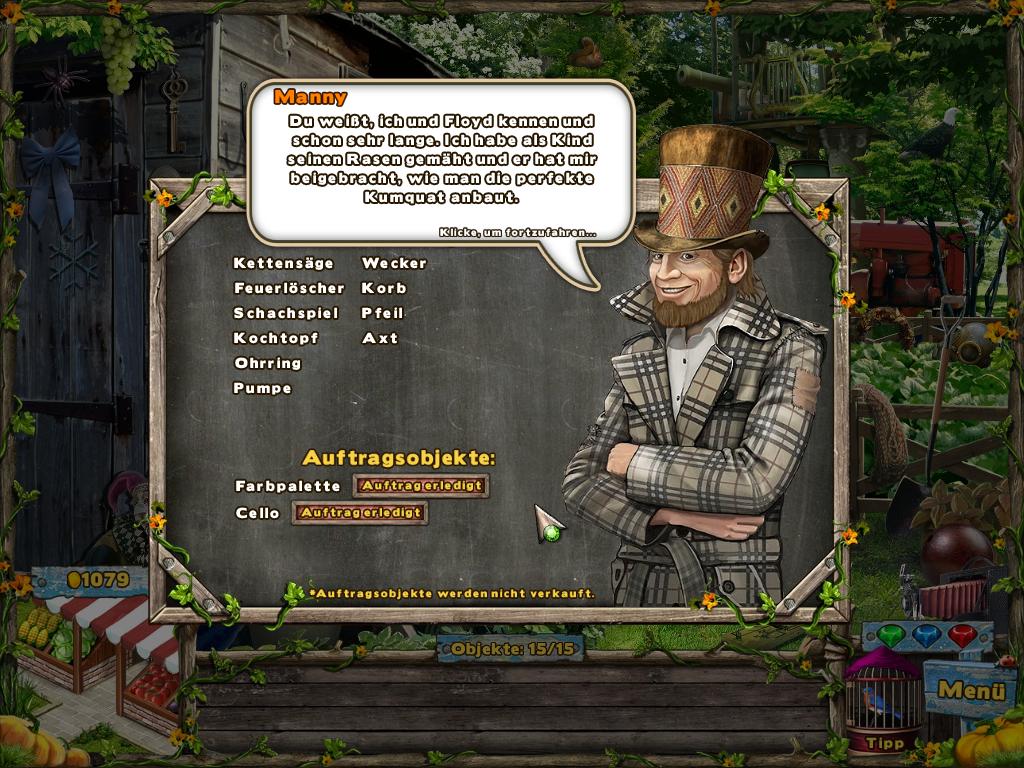The image size is (1024, 768).
Task: Open the Menü button
Action: [963, 690]
